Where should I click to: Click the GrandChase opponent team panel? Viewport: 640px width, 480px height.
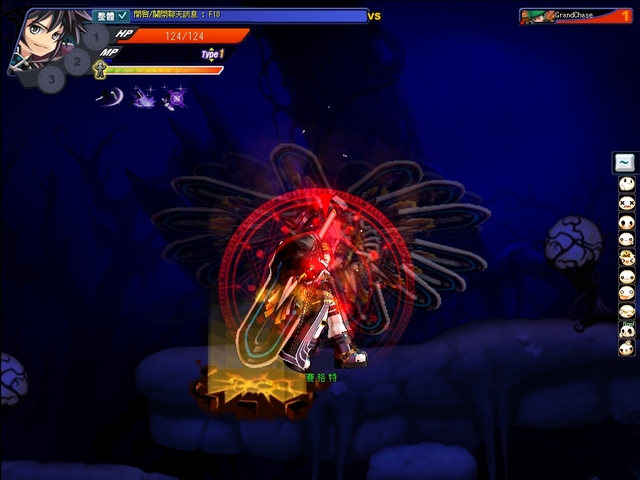[577, 16]
